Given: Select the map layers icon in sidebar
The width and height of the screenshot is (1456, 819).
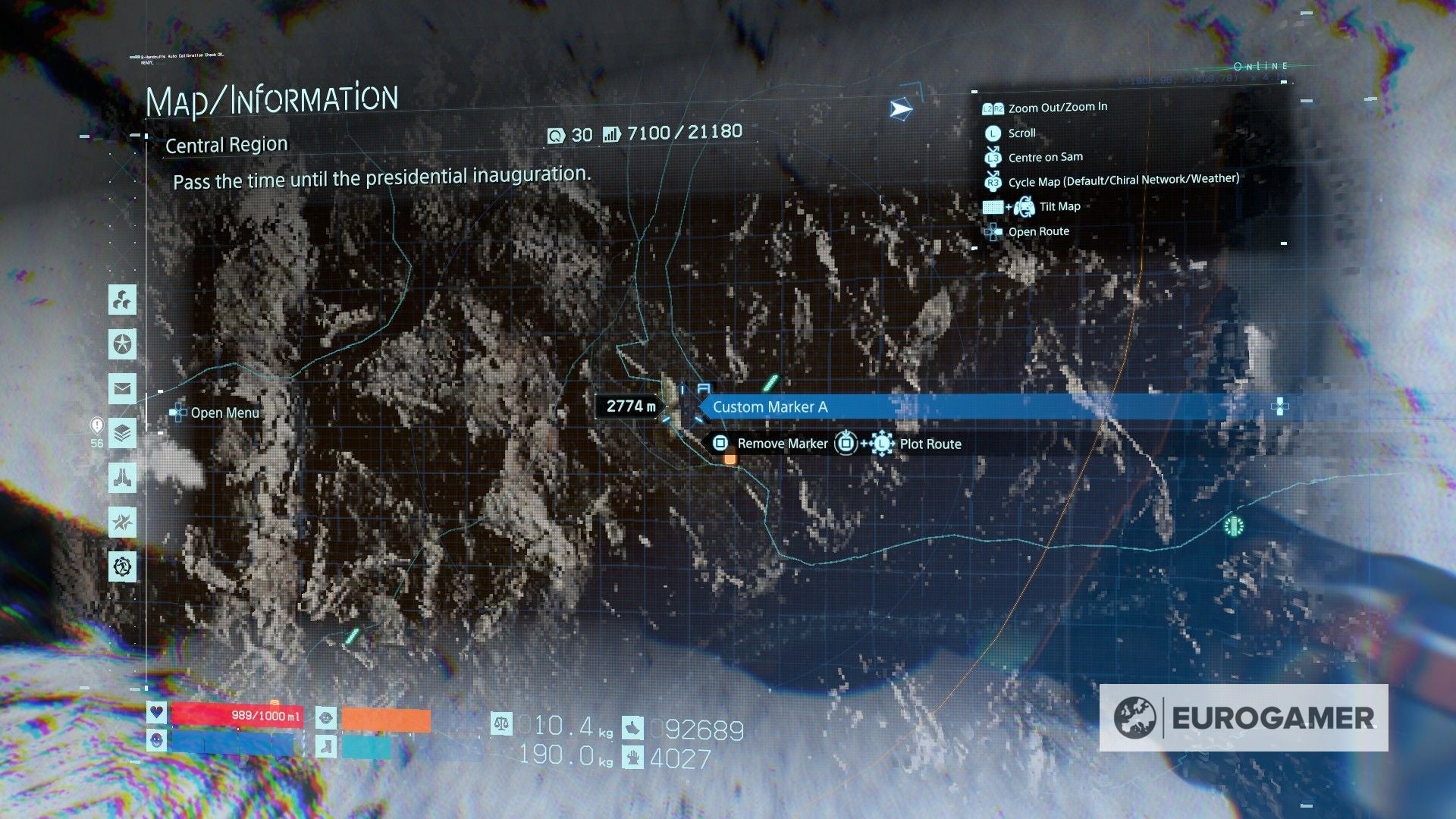Looking at the screenshot, I should 123,434.
